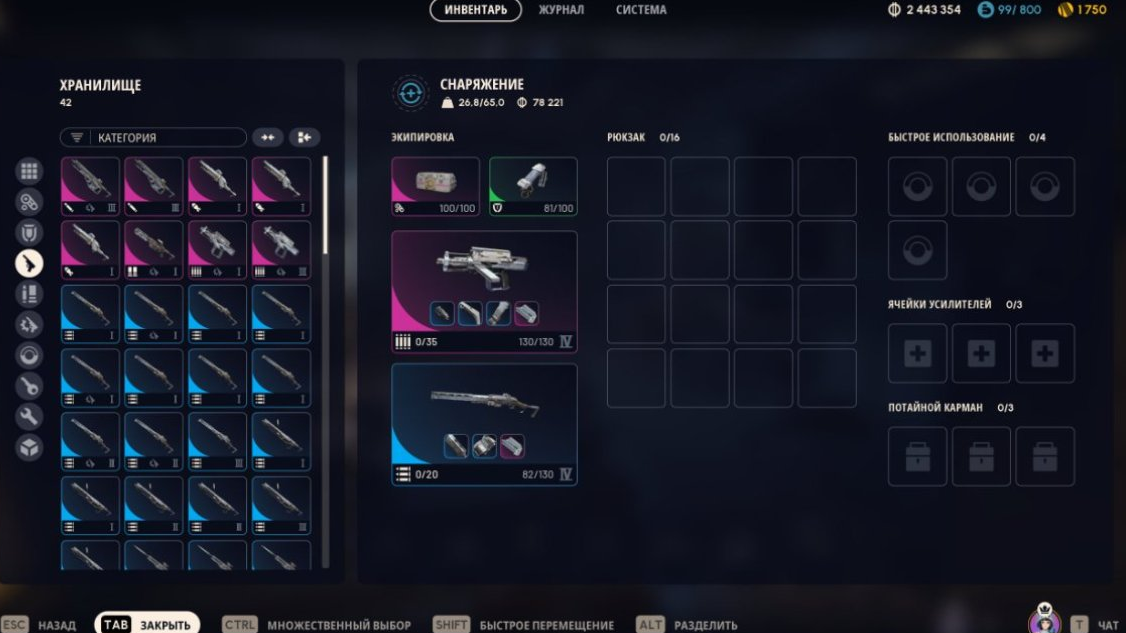Click the equipped shield slot showing 81/100
This screenshot has width=1126, height=633.
(533, 186)
